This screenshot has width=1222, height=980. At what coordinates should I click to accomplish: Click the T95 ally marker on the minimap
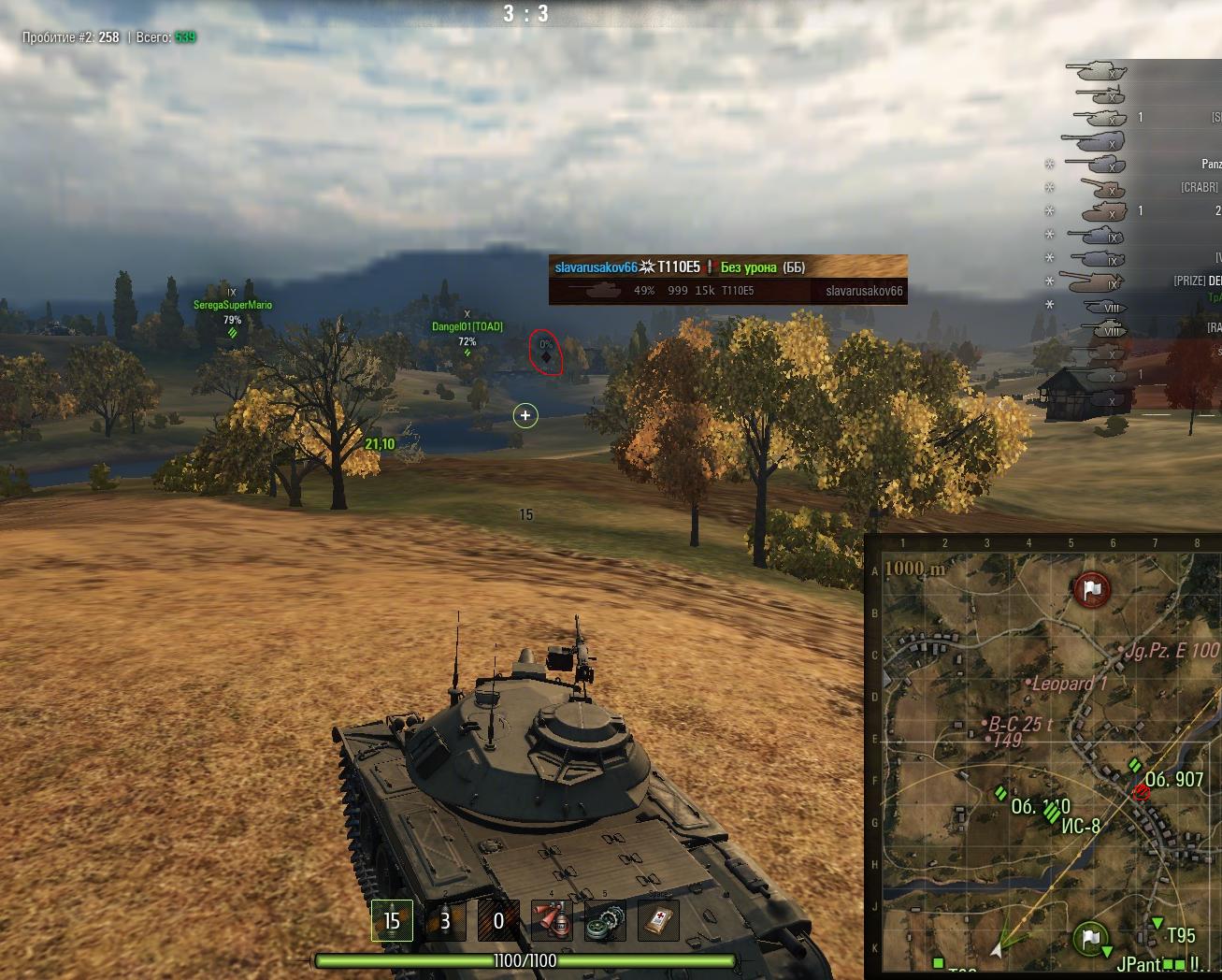(x=1180, y=935)
